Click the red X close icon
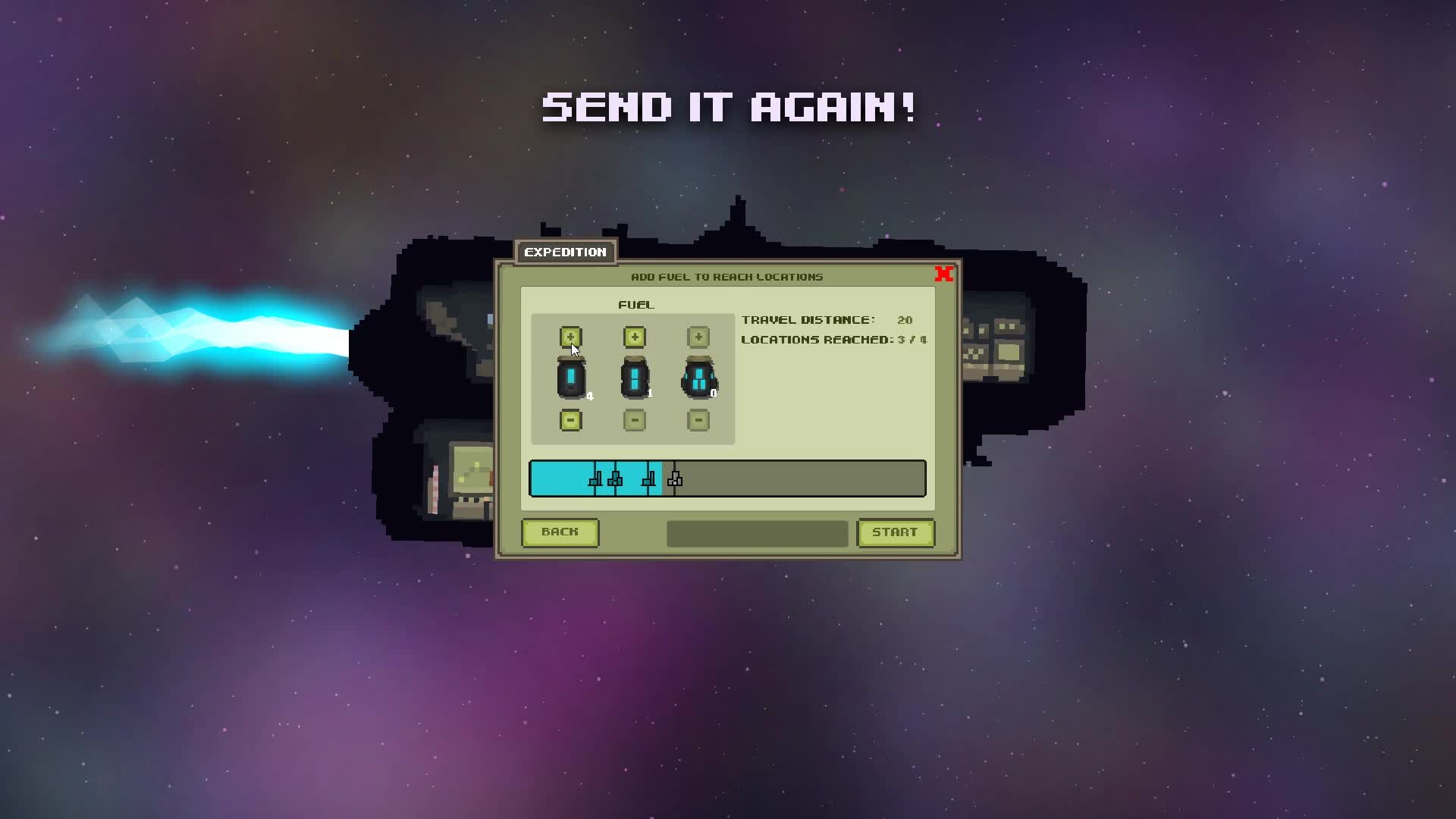Viewport: 1456px width, 819px height. (945, 275)
